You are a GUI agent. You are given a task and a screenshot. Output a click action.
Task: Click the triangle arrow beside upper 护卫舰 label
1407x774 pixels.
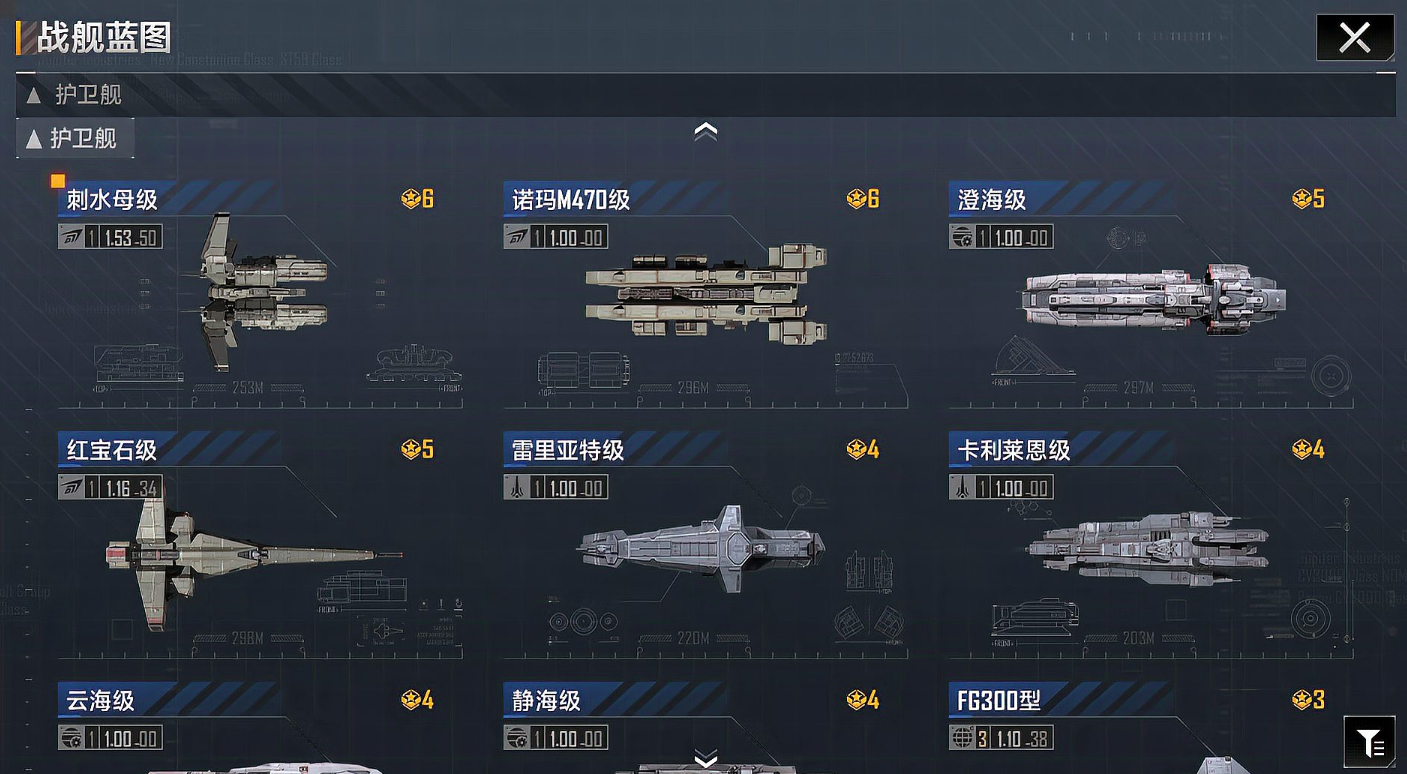tap(32, 95)
